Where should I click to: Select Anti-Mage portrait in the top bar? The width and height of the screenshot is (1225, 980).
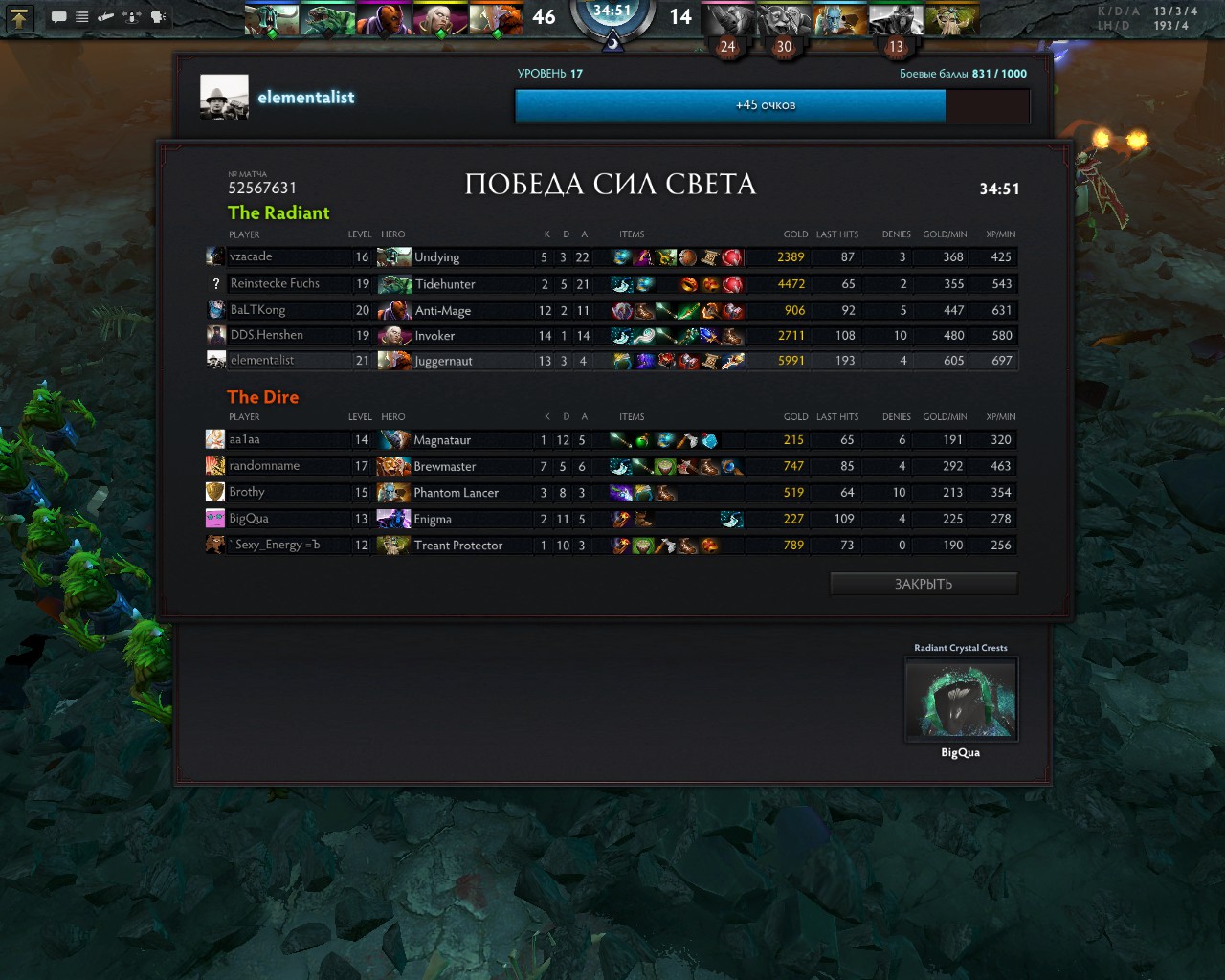click(x=384, y=18)
